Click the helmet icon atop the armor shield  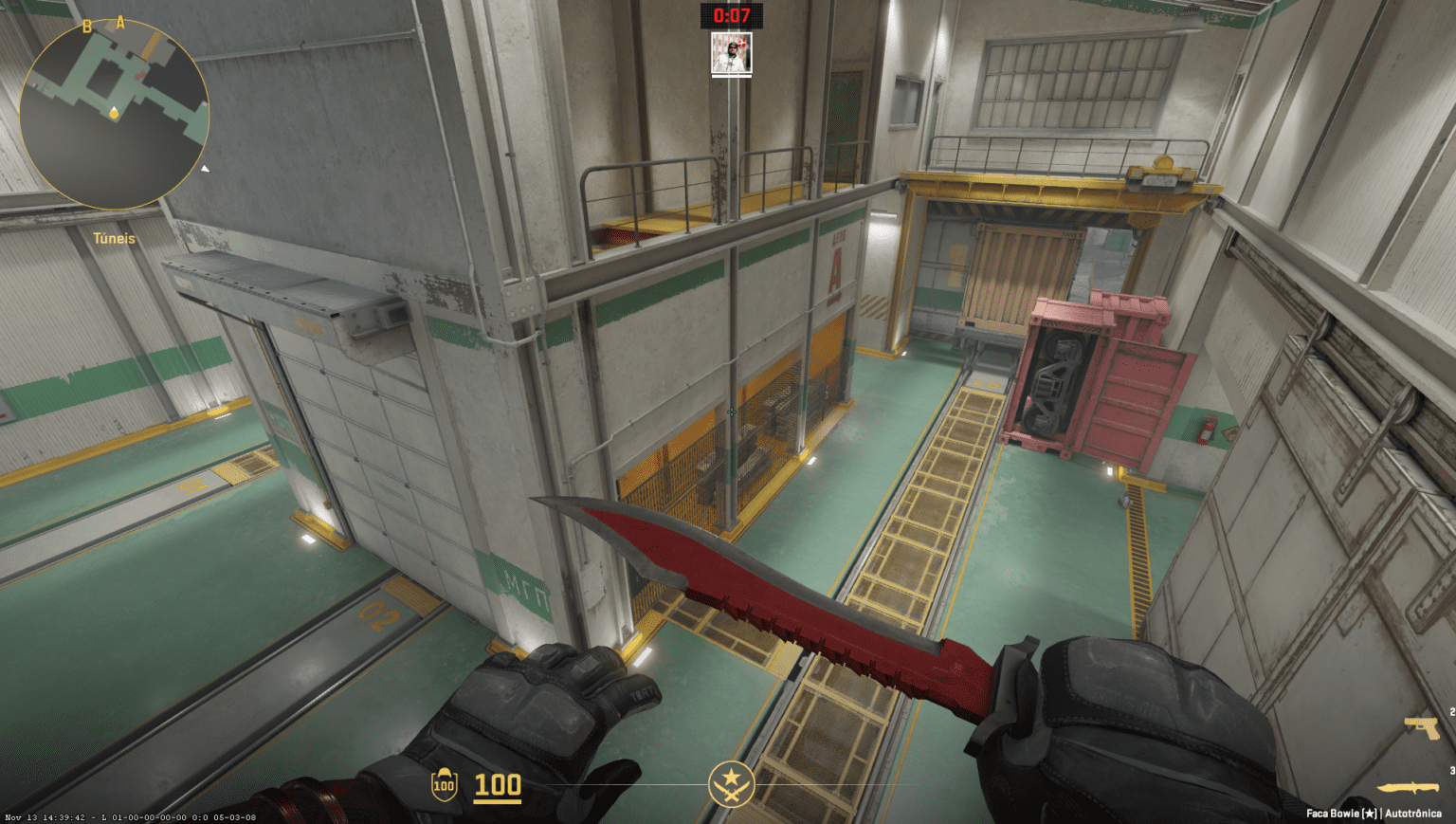(x=444, y=770)
